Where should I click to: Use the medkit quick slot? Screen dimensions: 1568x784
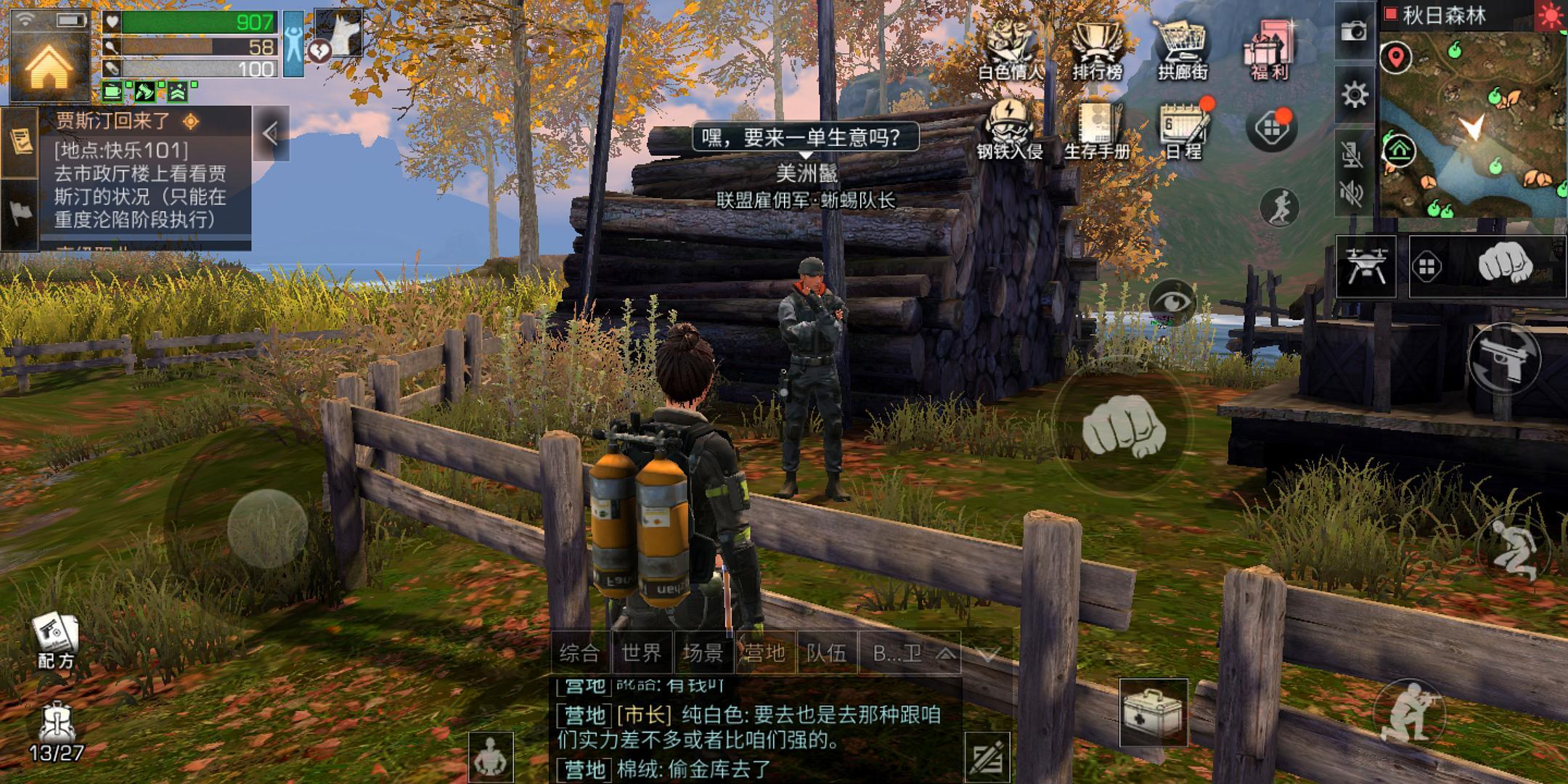(x=1153, y=712)
